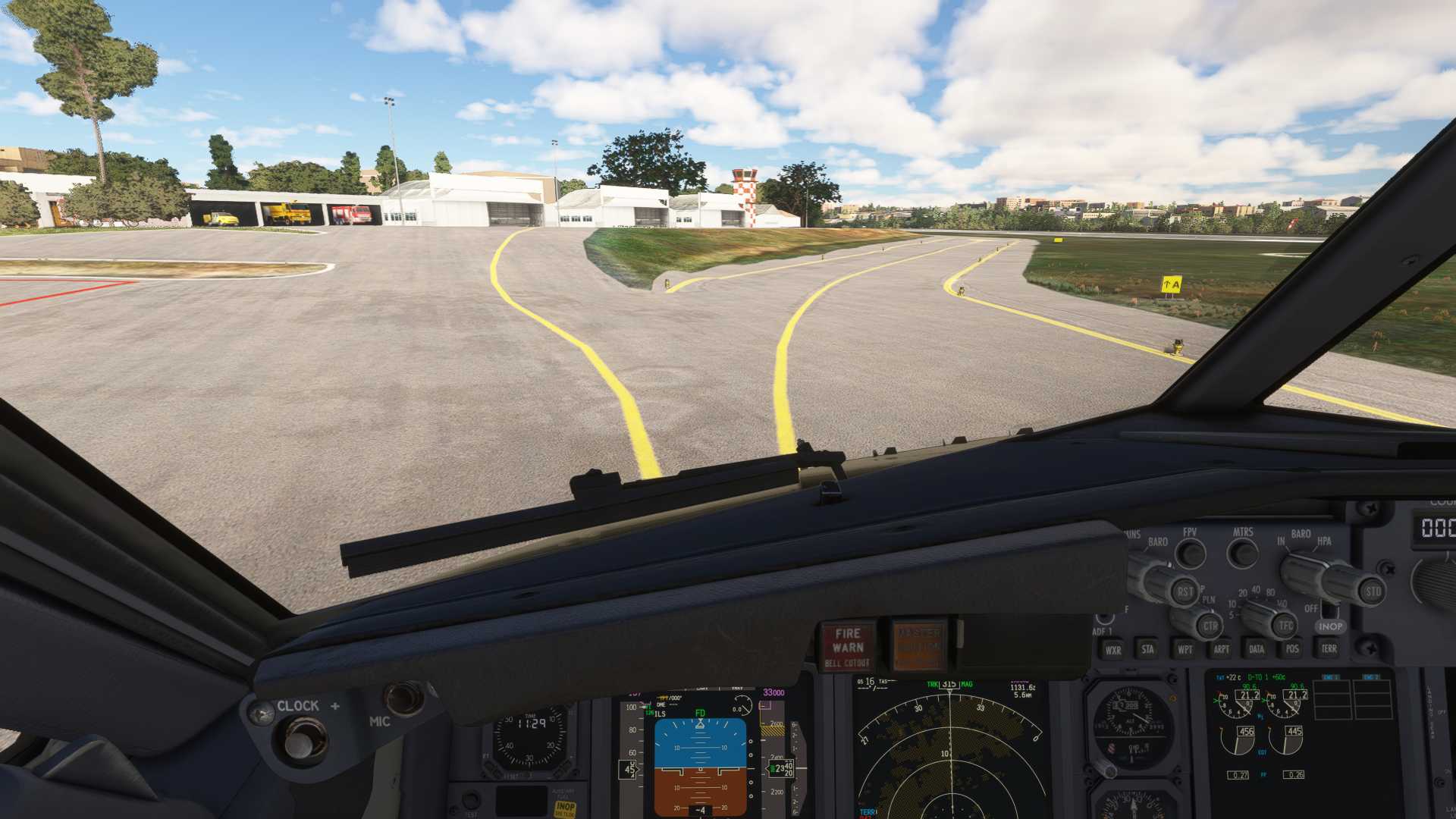Toggle the ARPT airports map button
Screen dimensions: 1456x819
click(1221, 649)
